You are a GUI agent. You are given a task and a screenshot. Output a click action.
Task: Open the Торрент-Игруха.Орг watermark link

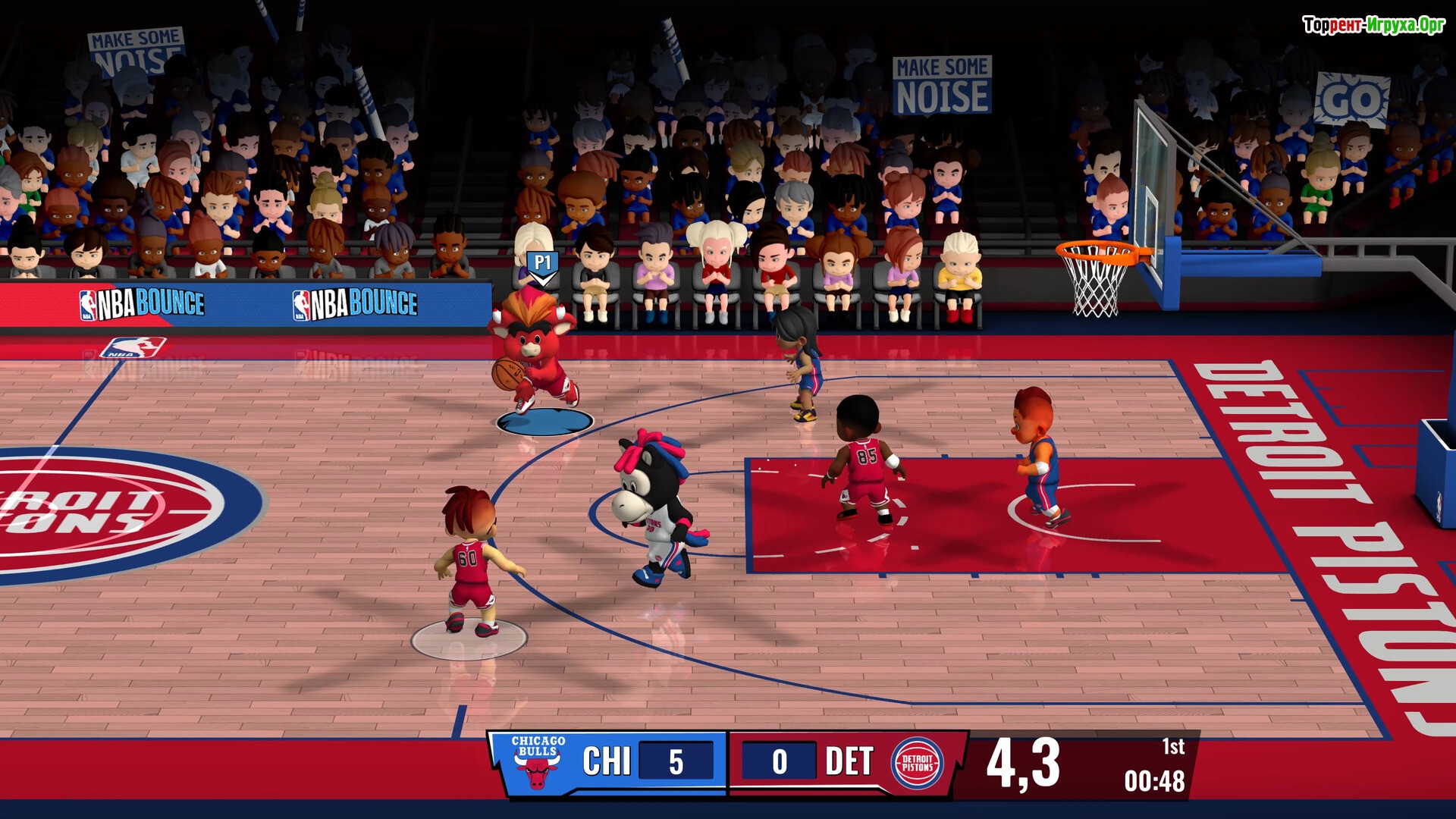(x=1373, y=25)
